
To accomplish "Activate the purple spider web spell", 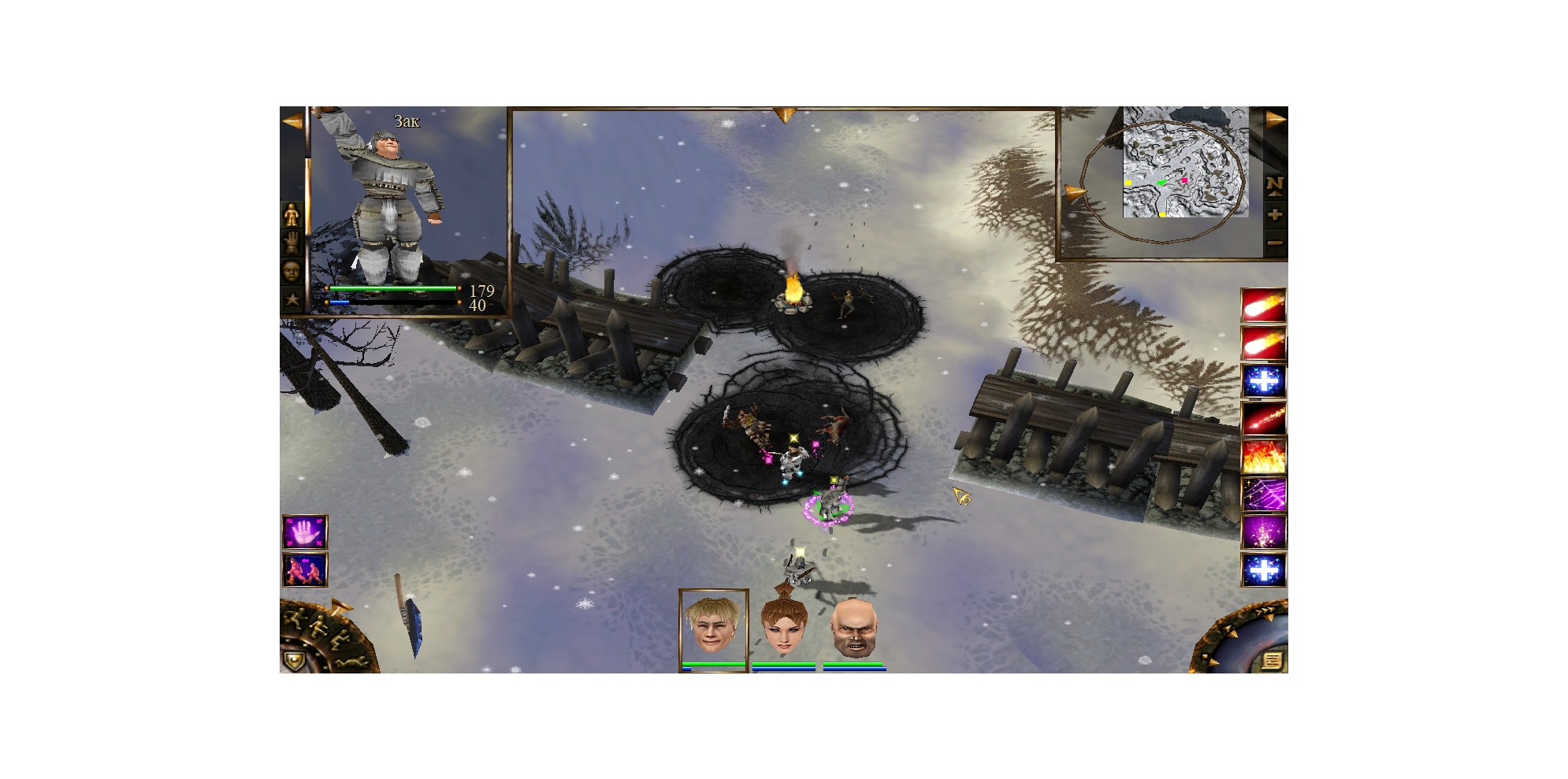I will point(1263,495).
